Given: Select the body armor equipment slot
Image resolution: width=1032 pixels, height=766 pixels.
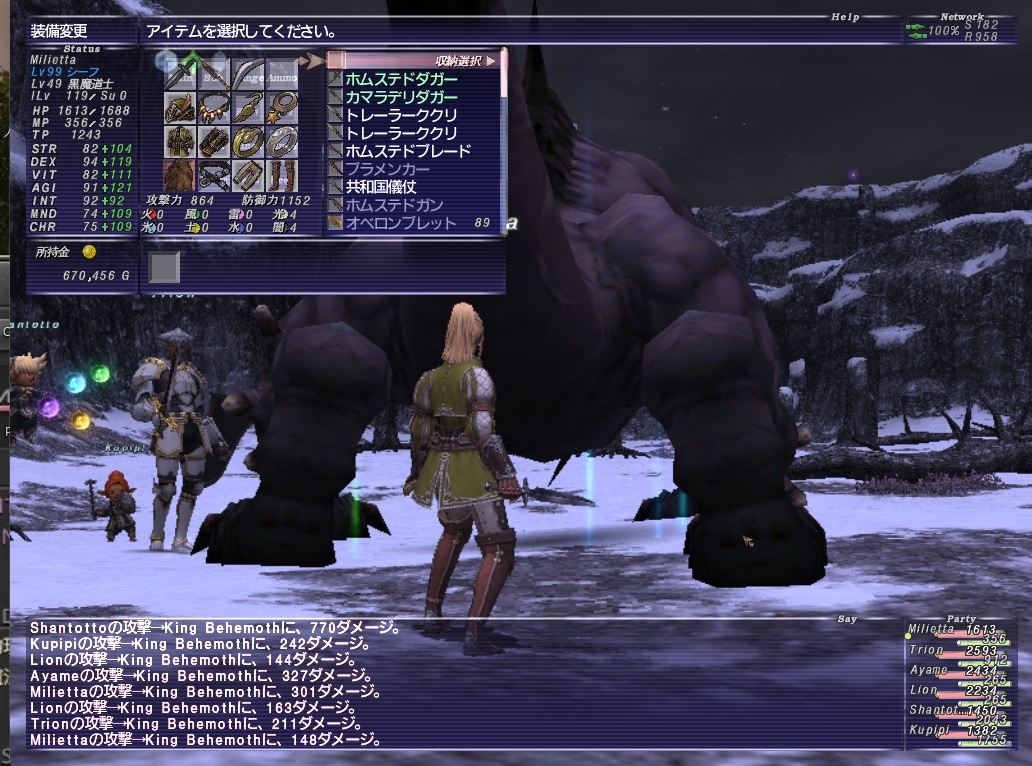Looking at the screenshot, I should (180, 141).
